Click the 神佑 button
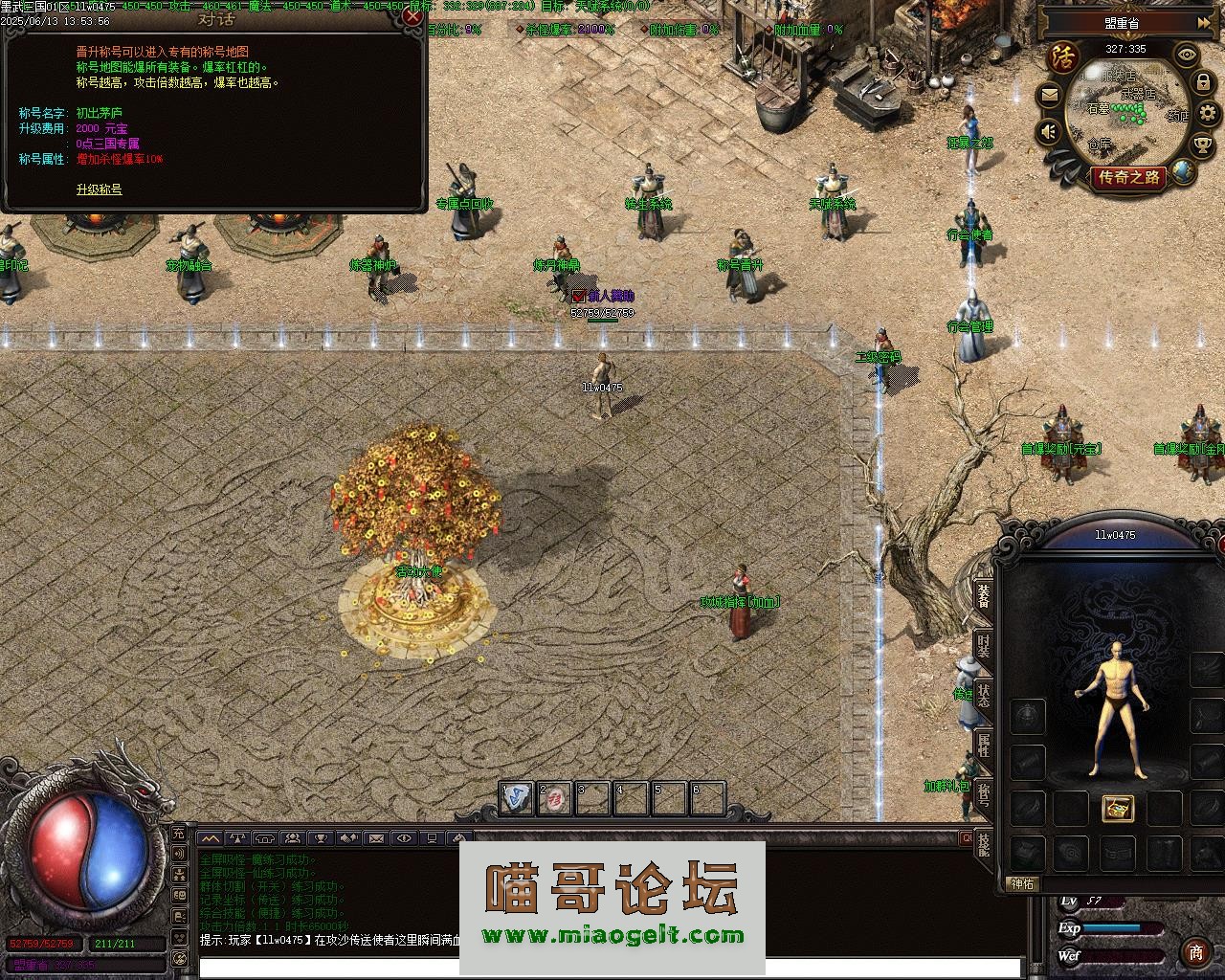This screenshot has width=1225, height=980. click(x=1022, y=883)
